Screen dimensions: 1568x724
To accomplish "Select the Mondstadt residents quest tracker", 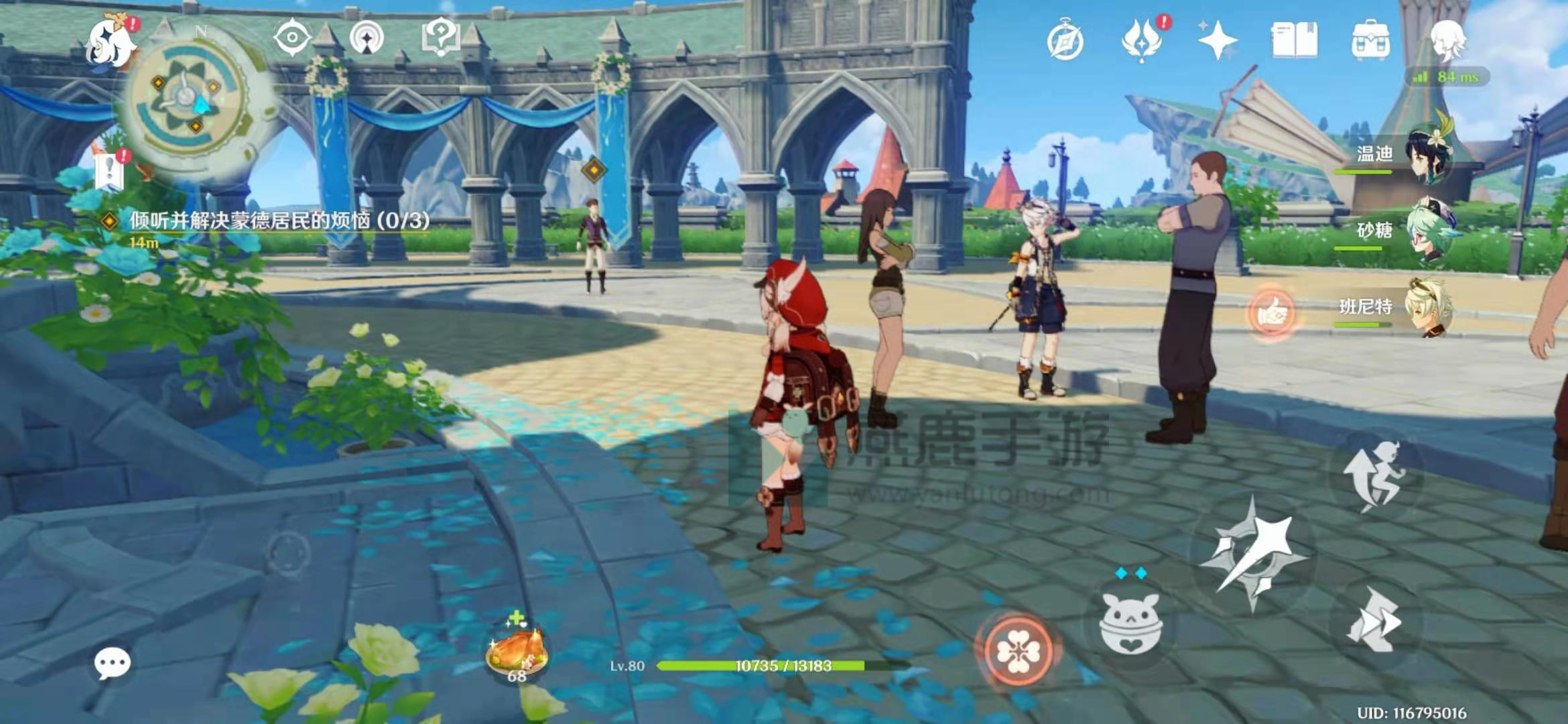I will (278, 221).
